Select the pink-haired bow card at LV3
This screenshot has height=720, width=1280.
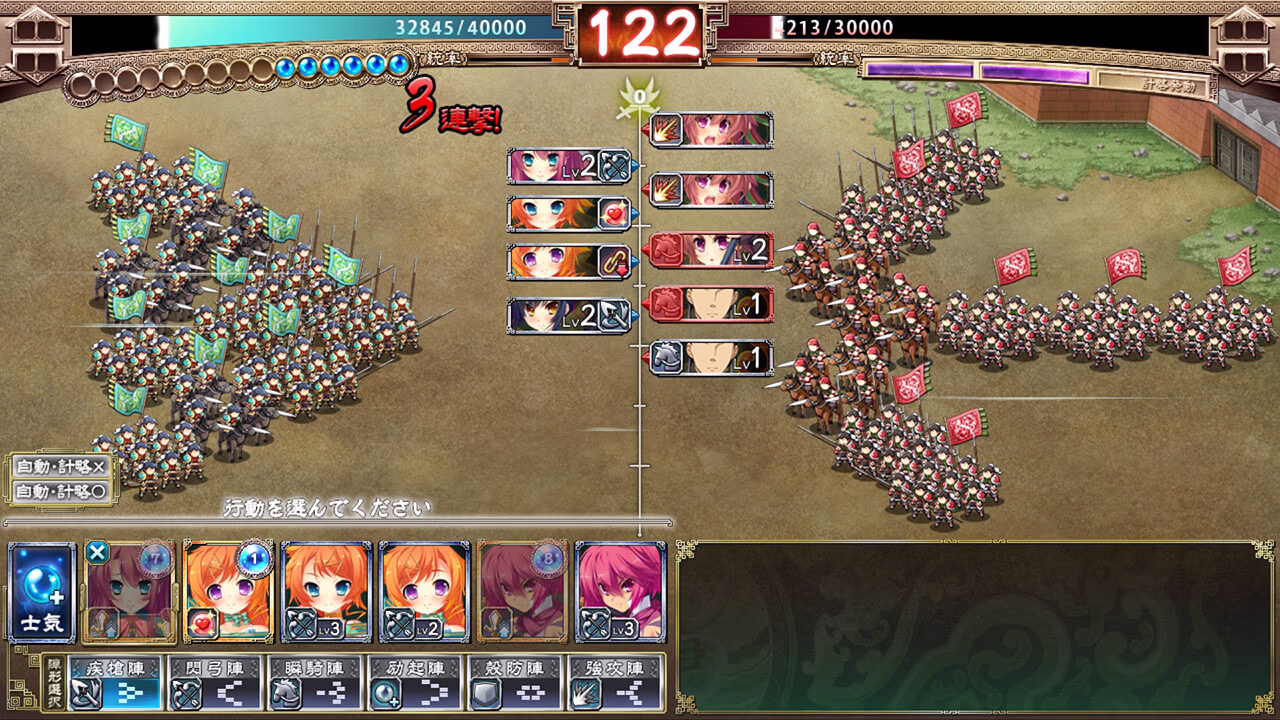[620, 592]
